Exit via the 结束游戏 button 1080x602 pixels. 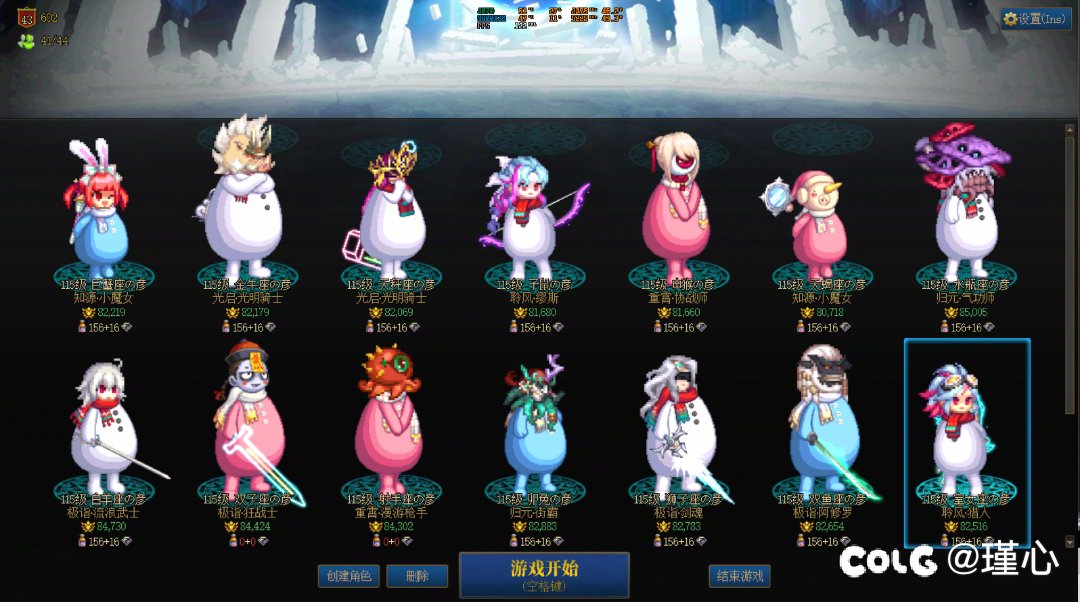pyautogui.click(x=740, y=576)
